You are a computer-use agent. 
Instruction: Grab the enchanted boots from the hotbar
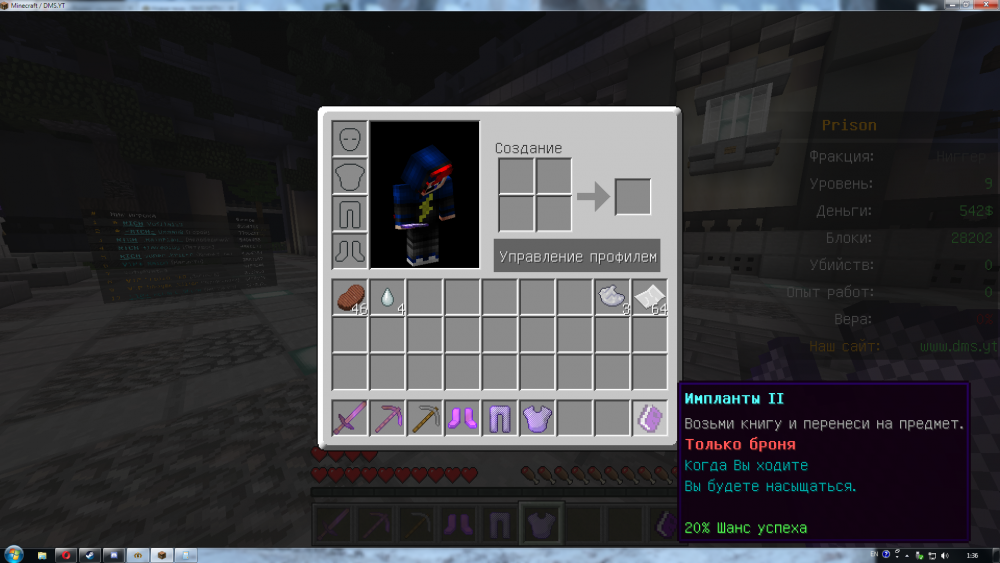pyautogui.click(x=462, y=415)
